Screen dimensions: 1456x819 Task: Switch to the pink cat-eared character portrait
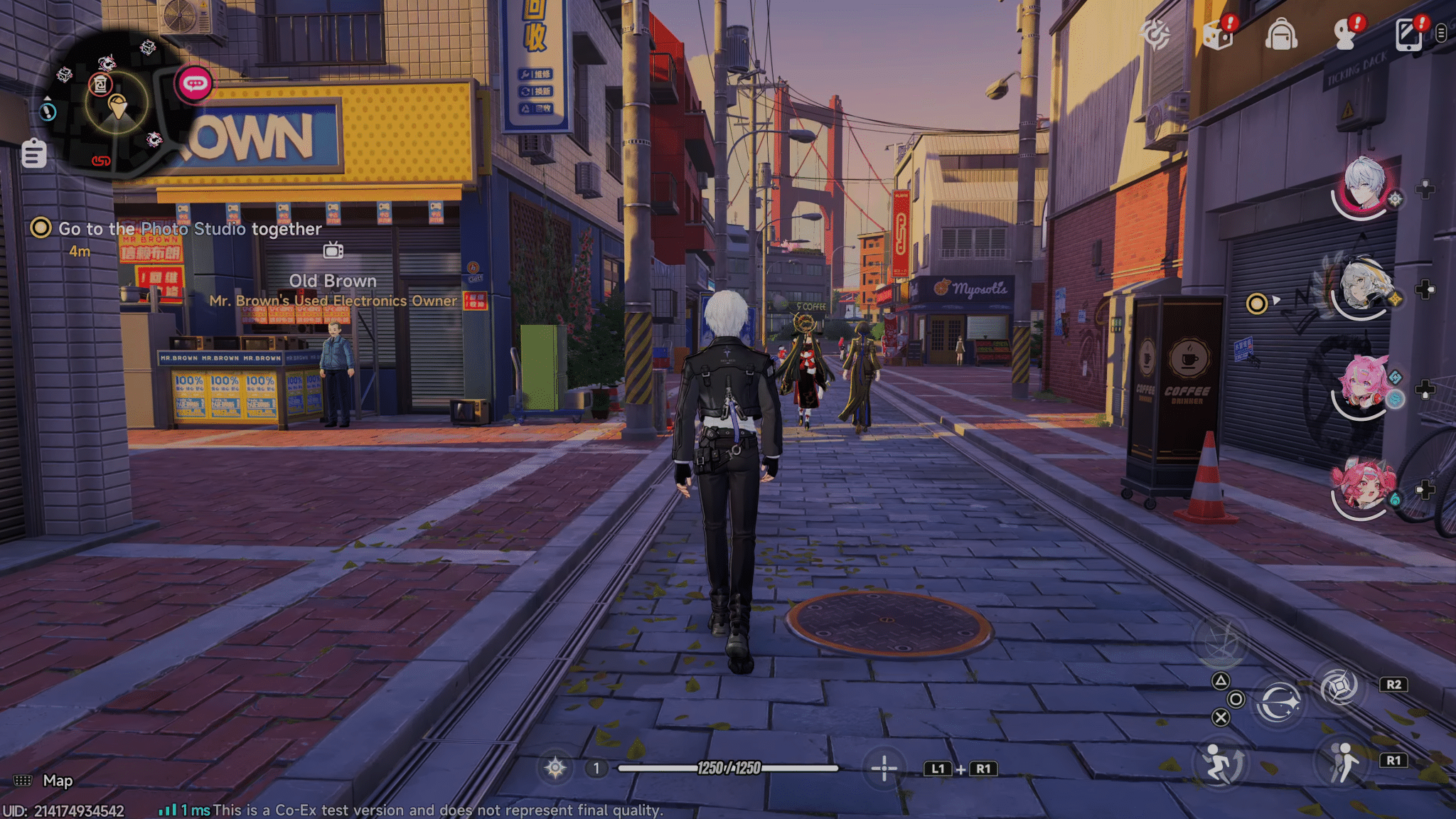[1363, 387]
